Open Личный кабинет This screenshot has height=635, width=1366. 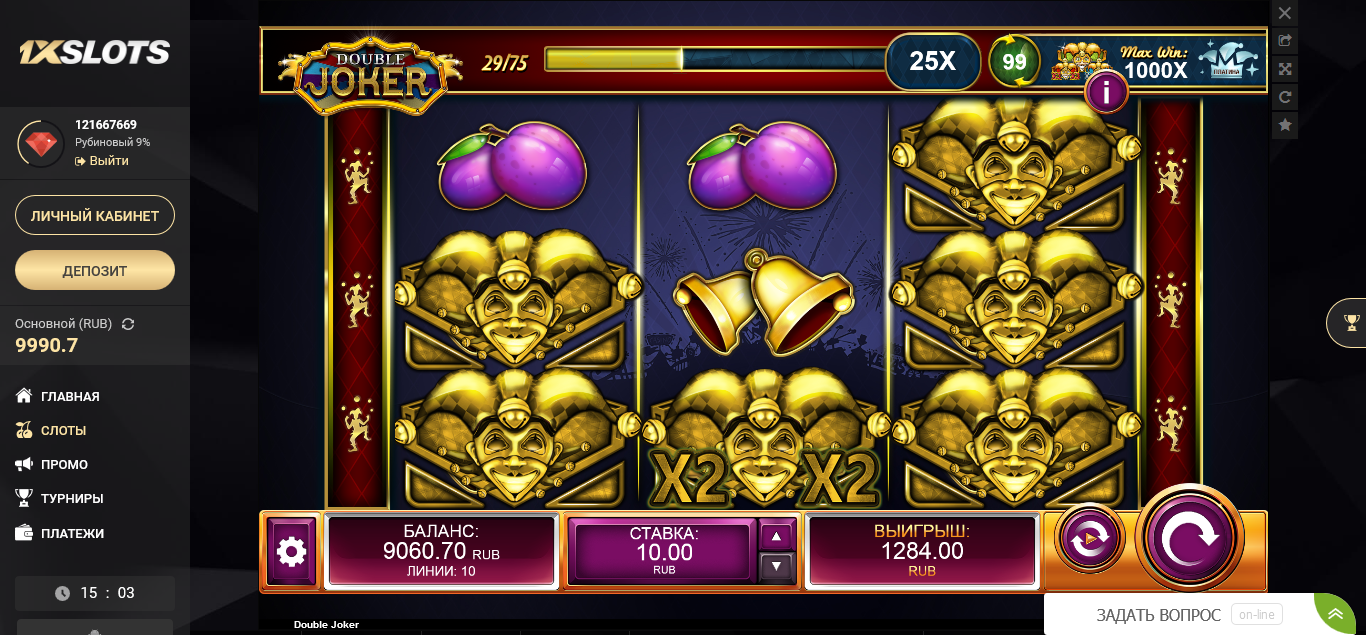[x=95, y=216]
